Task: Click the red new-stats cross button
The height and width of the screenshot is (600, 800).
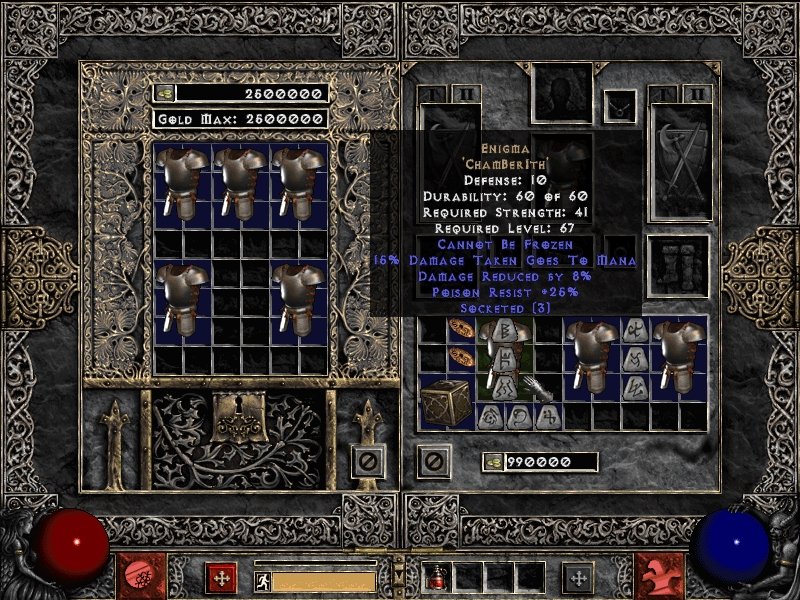Action: tap(221, 577)
